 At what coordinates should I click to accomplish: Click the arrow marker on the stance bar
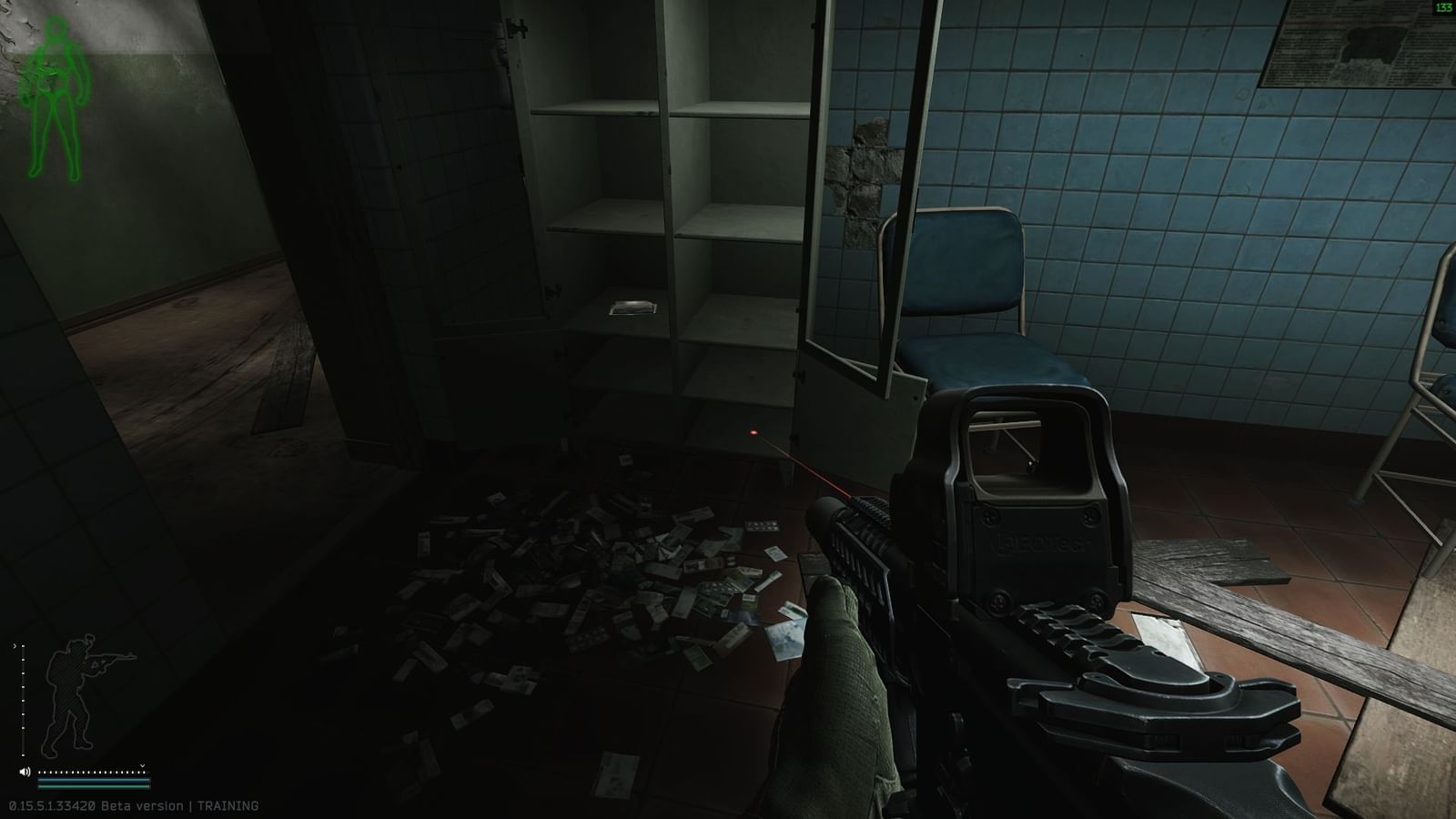tap(15, 646)
